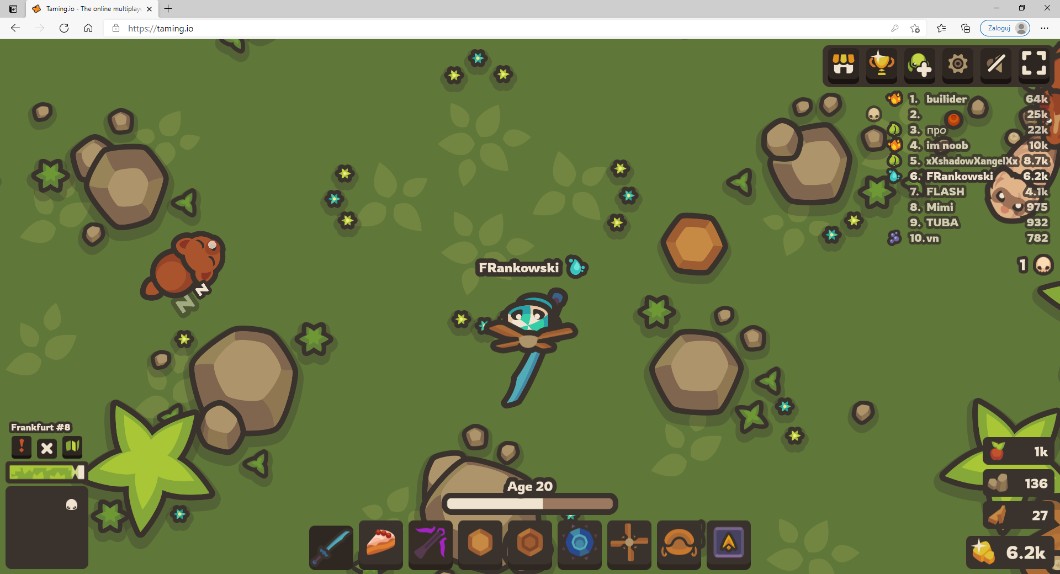
Task: Click the green pet with plus button
Action: click(x=919, y=65)
